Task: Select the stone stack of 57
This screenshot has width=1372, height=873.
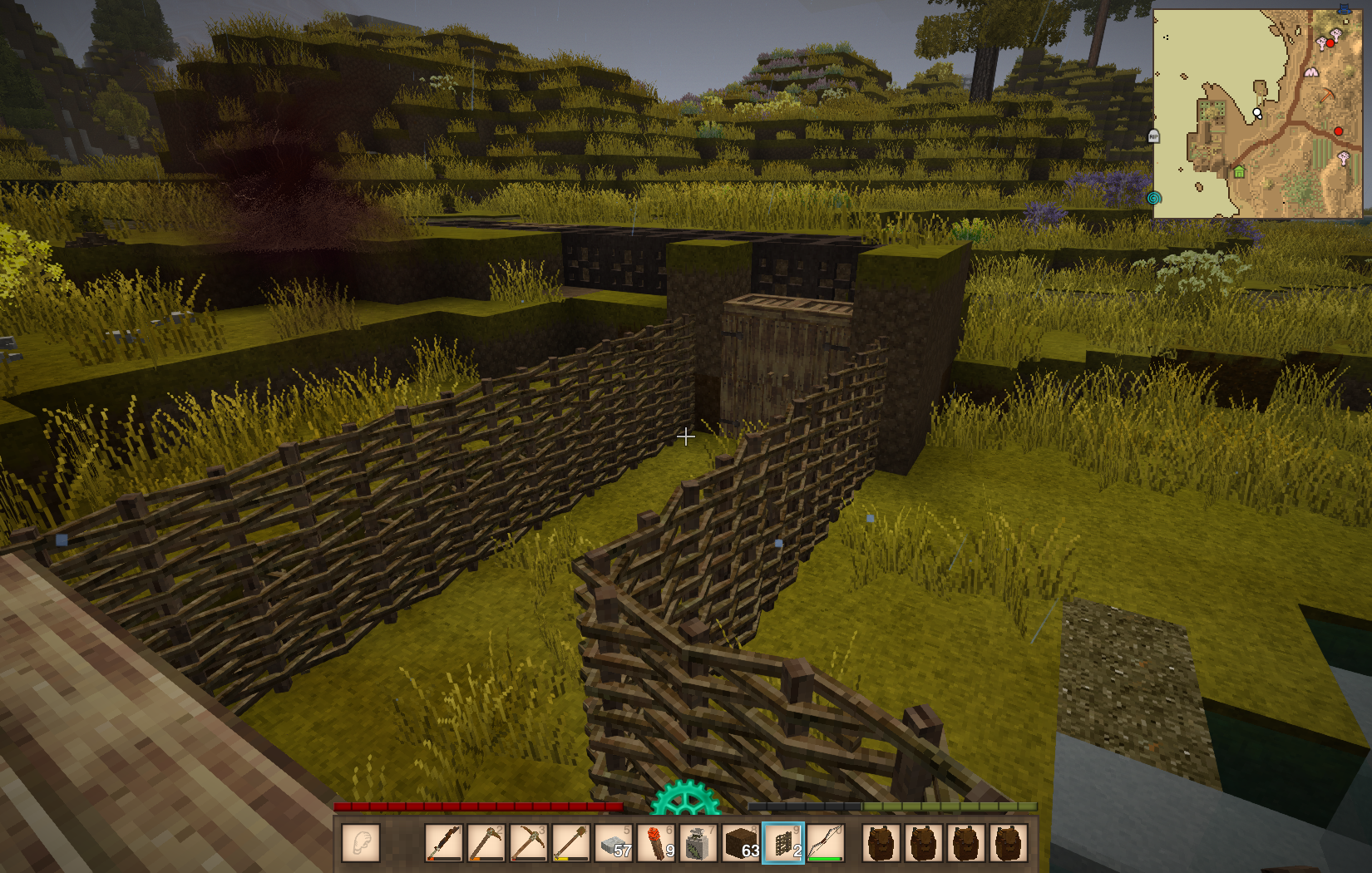Action: point(614,844)
